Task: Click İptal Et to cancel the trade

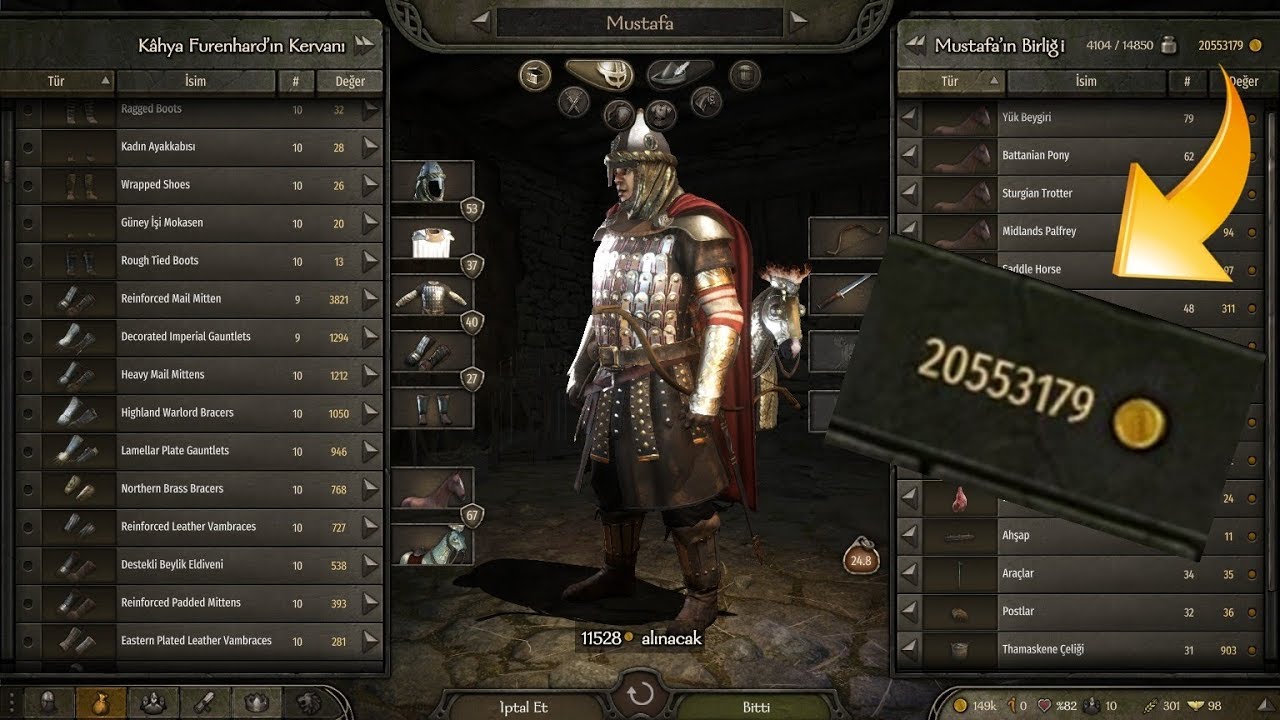Action: coord(523,707)
